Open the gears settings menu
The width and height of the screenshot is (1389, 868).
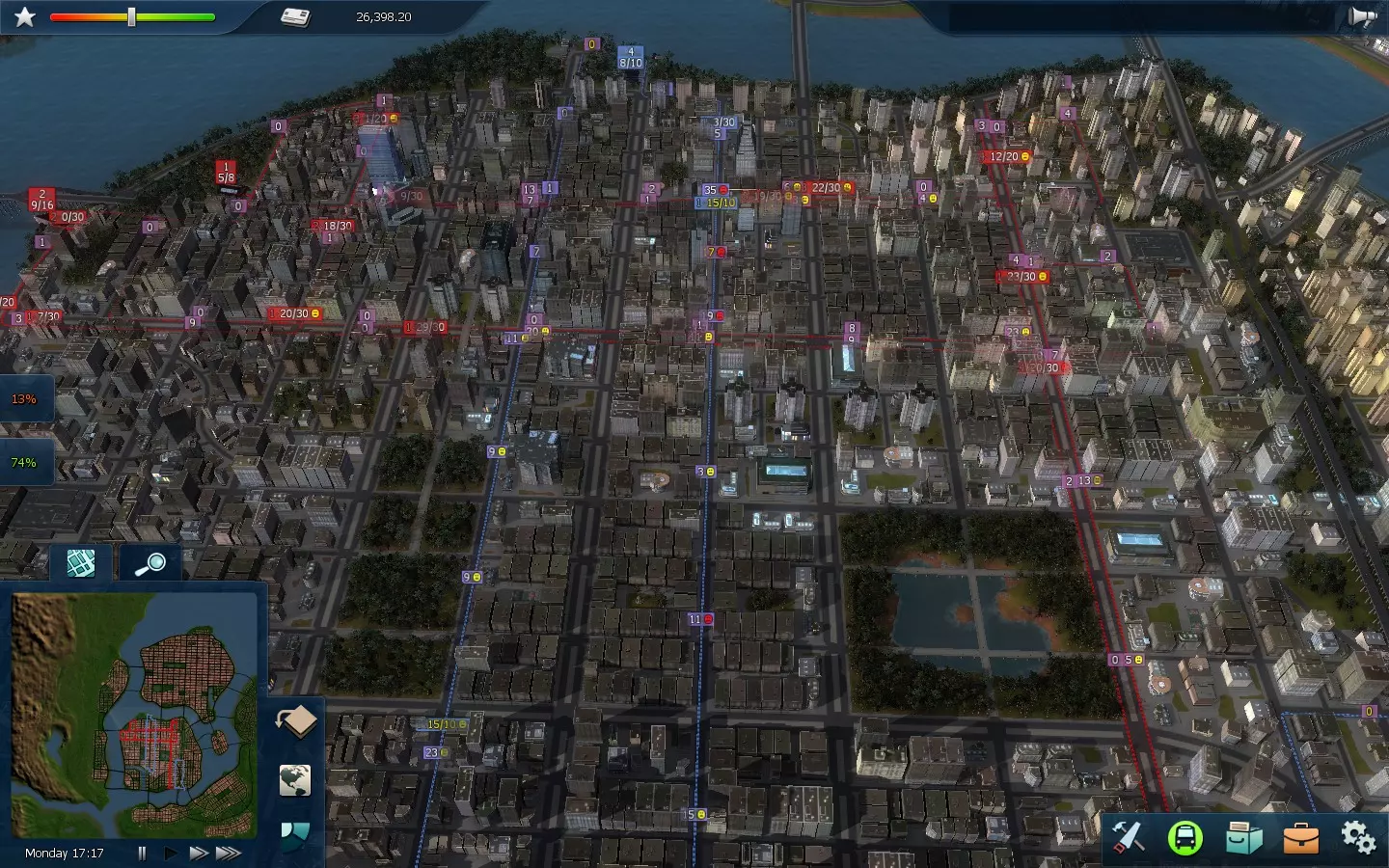(1358, 837)
